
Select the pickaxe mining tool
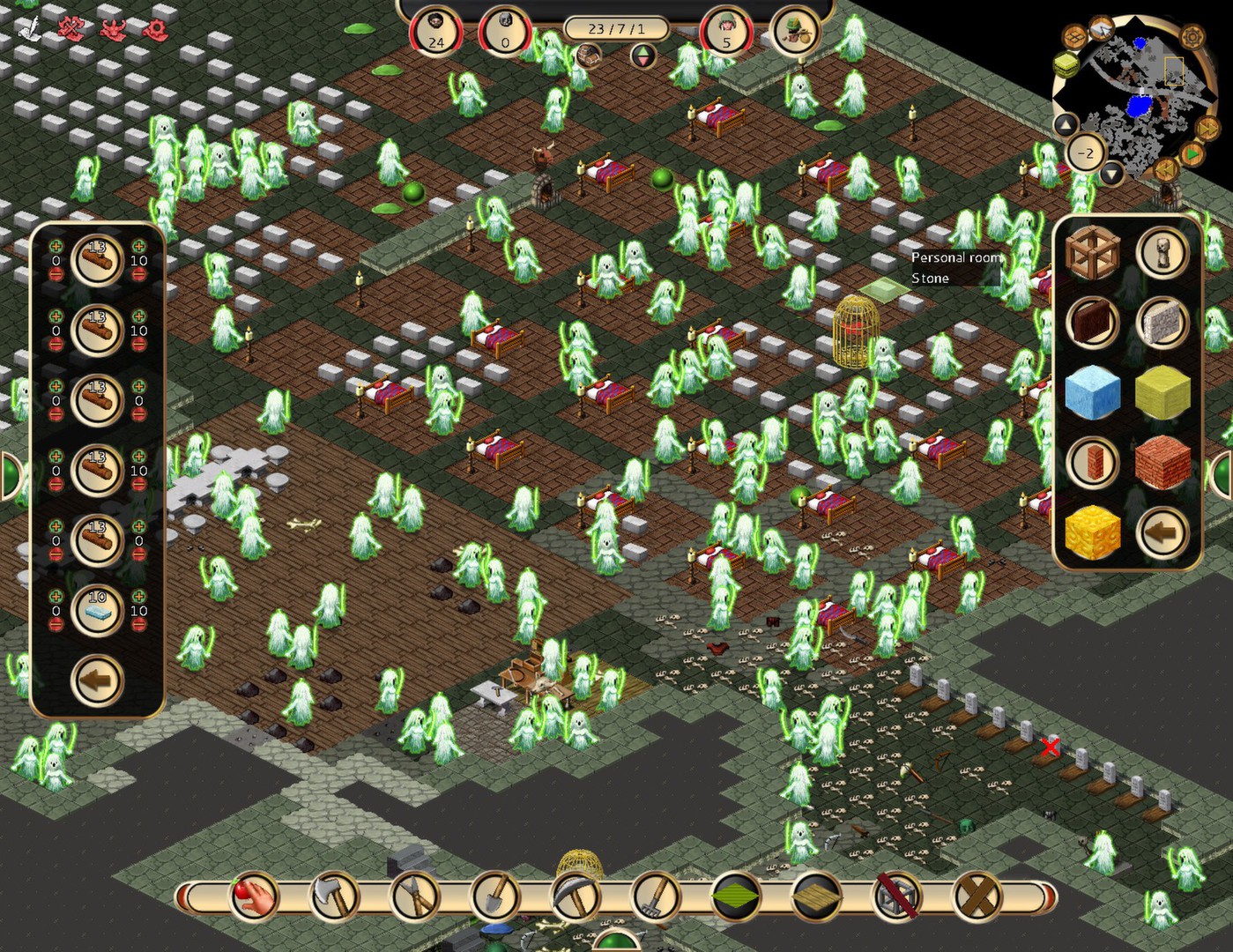point(574,898)
